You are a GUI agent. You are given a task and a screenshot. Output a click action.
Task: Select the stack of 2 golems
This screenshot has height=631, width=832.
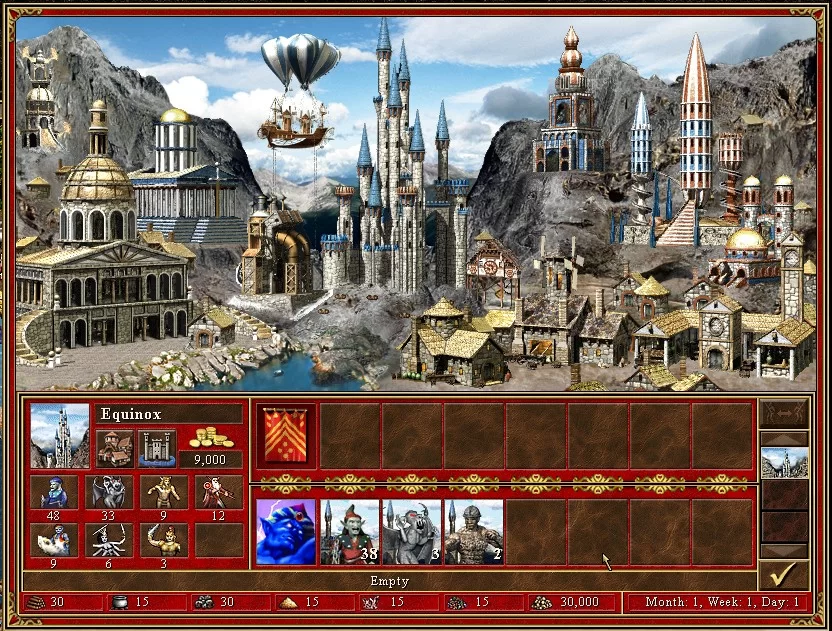(x=473, y=532)
